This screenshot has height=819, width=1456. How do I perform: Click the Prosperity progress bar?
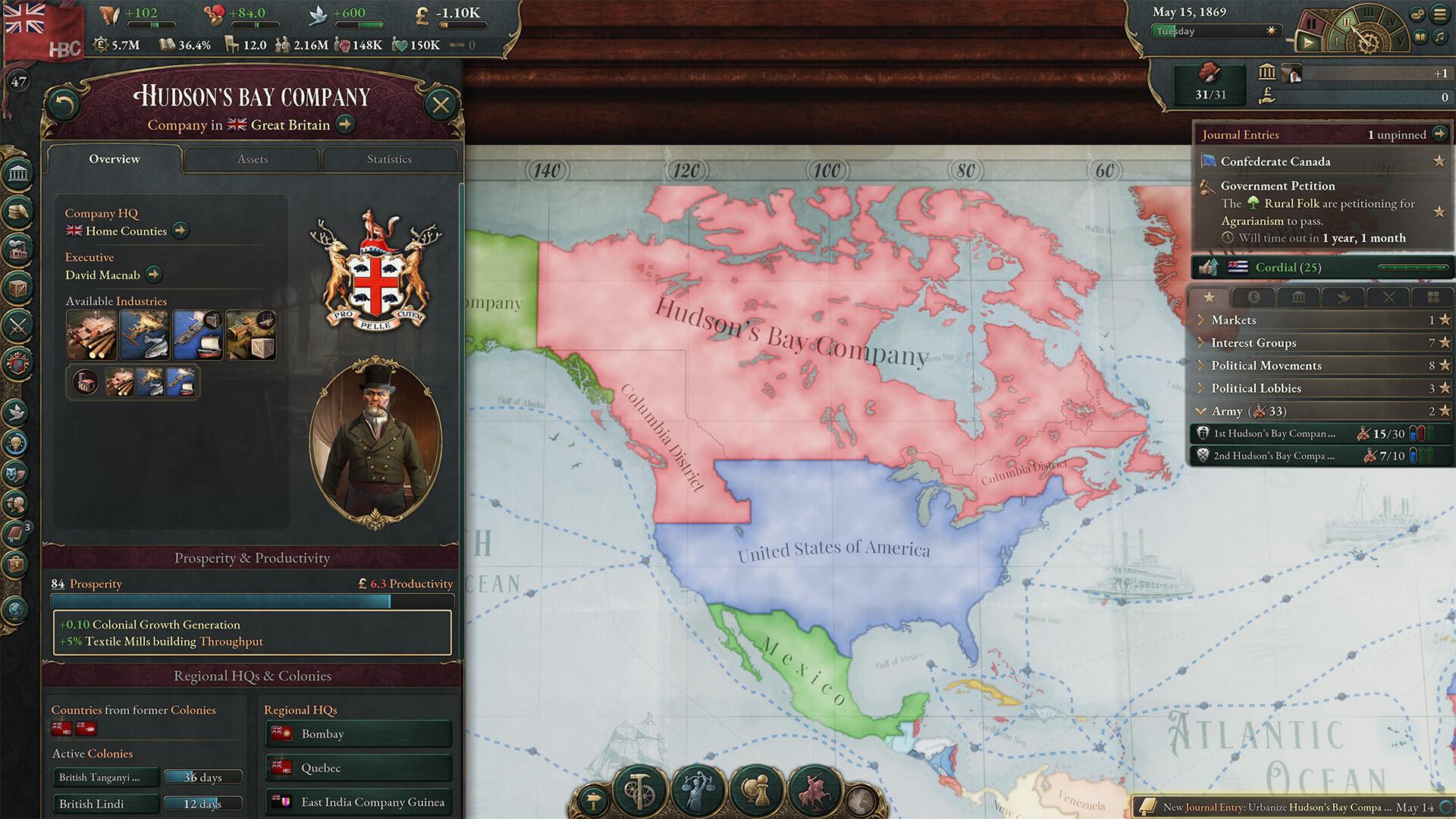252,600
